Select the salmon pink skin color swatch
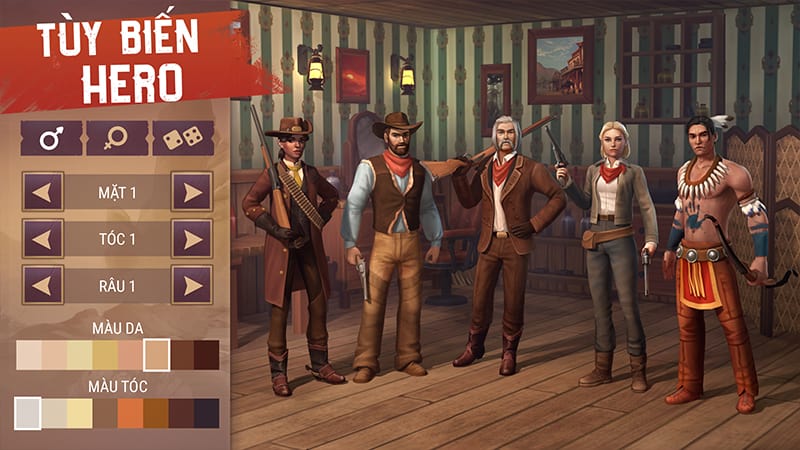800x450 pixels. pyautogui.click(x=130, y=355)
